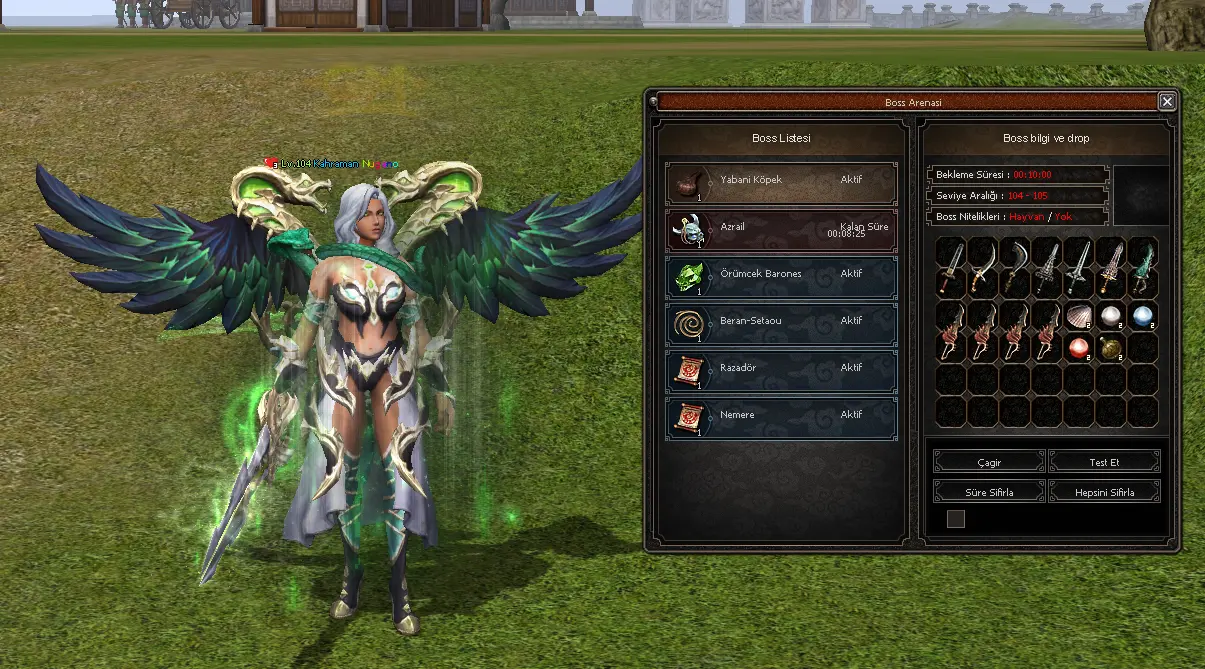
Task: Select the teal green sword drop
Action: (x=1142, y=267)
